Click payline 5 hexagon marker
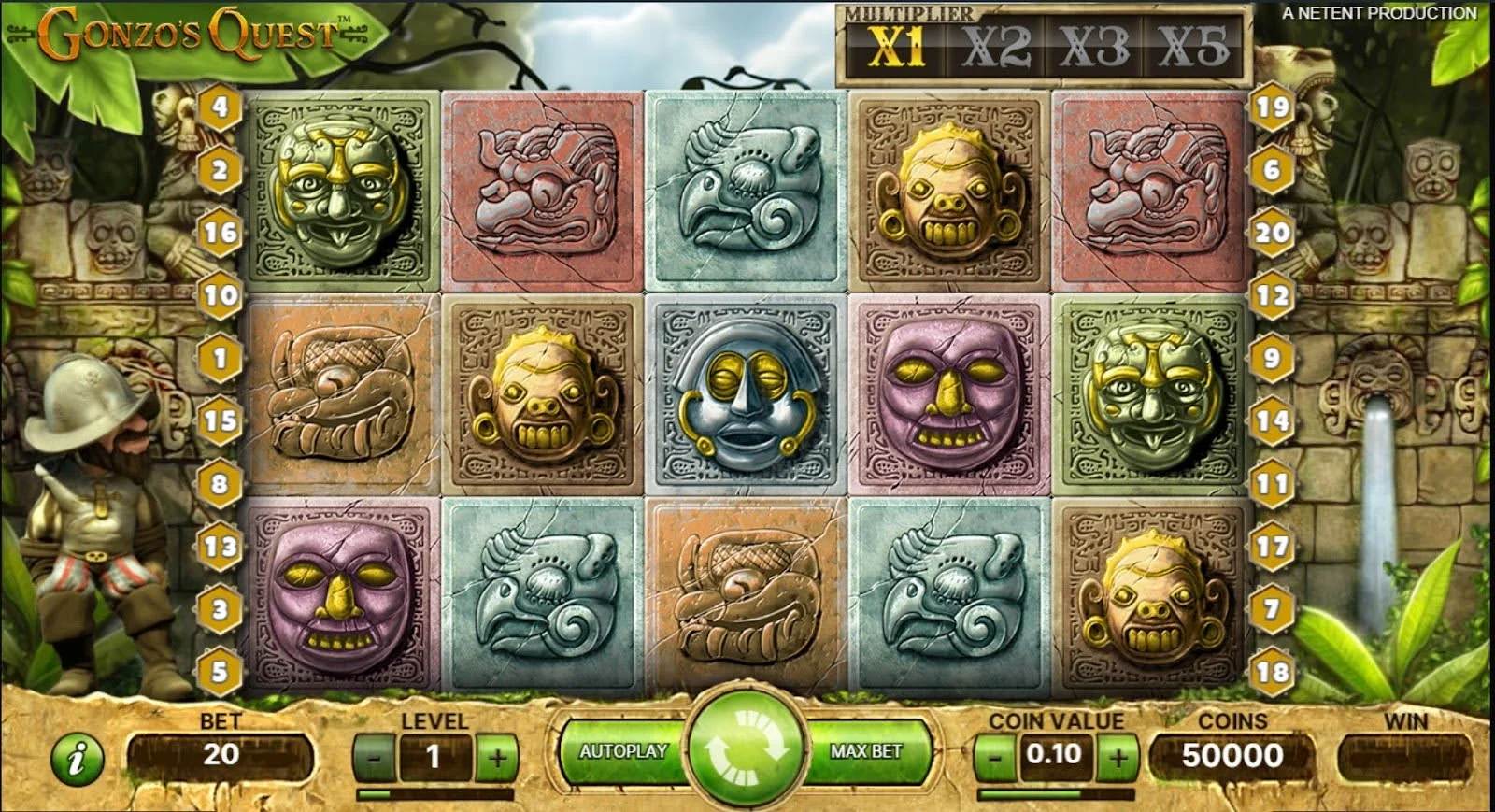 tap(220, 672)
